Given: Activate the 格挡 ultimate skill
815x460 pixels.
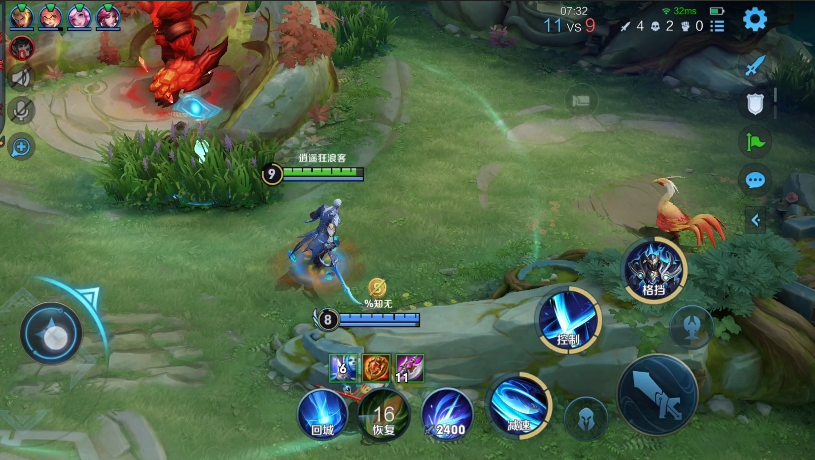Looking at the screenshot, I should pyautogui.click(x=654, y=270).
